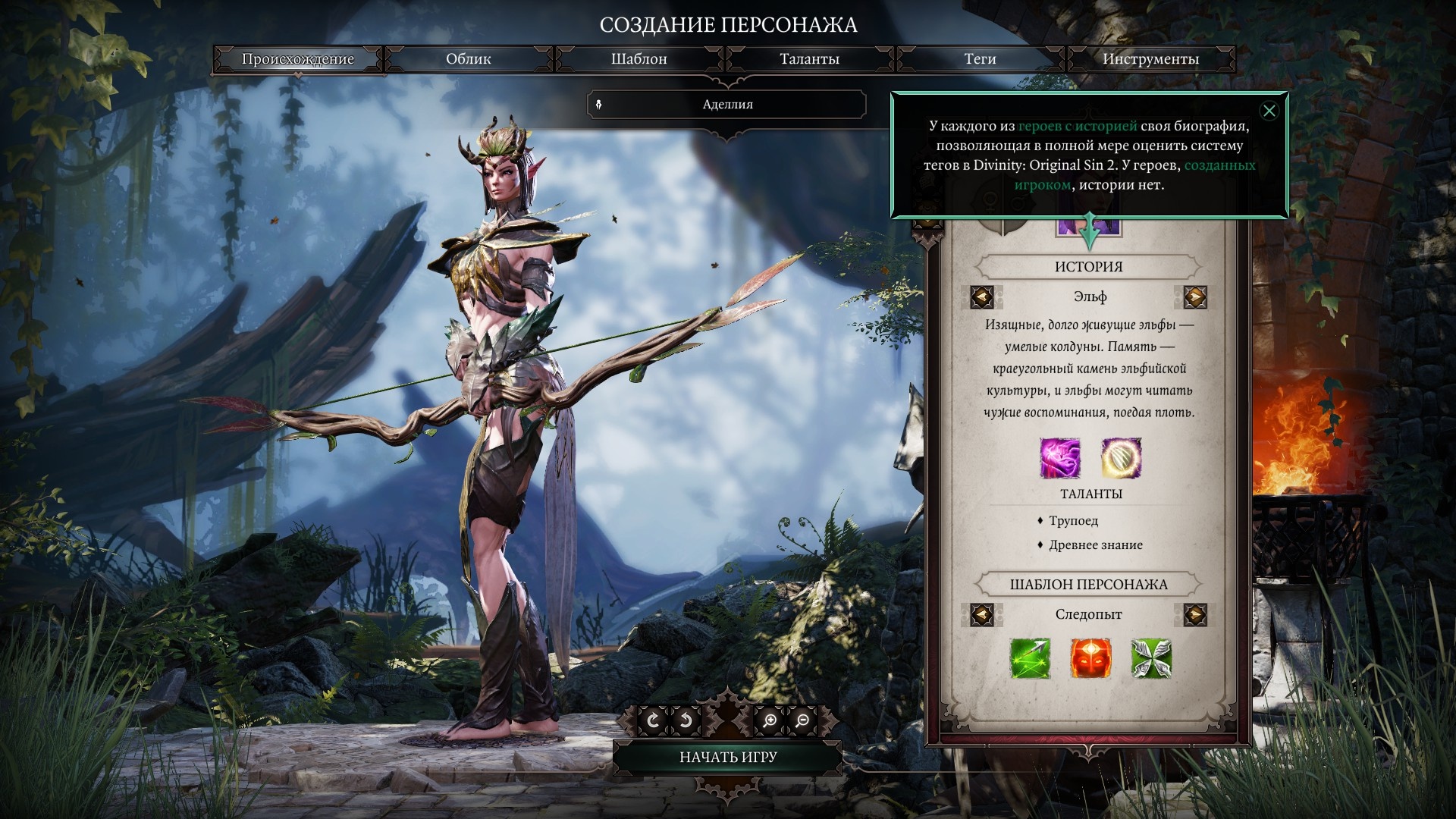Click the zoom-out magnifier icon
This screenshot has height=819, width=1456.
click(x=804, y=720)
